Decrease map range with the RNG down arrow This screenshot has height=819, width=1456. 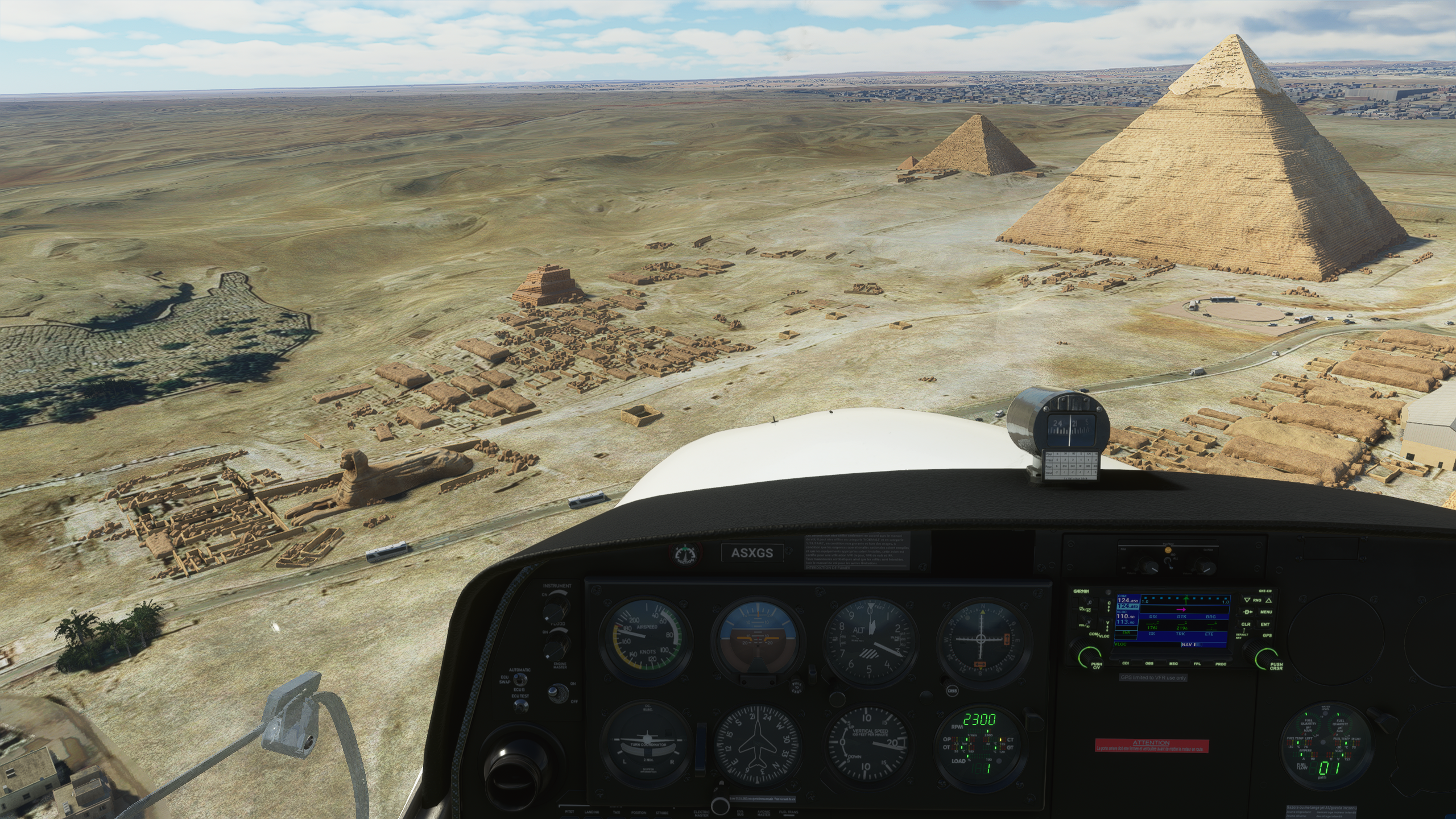tap(1247, 600)
